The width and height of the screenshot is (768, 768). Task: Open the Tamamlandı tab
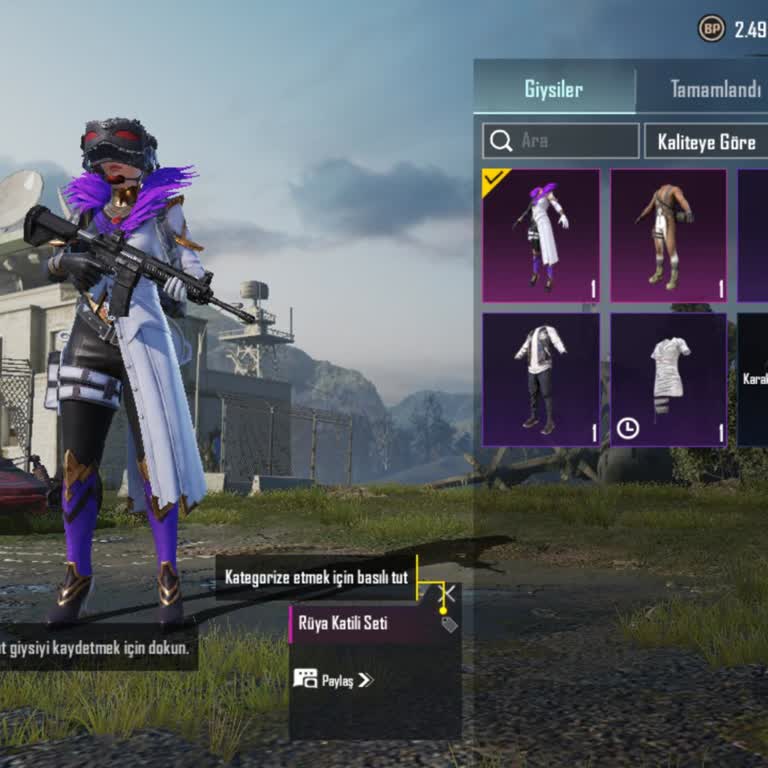714,89
